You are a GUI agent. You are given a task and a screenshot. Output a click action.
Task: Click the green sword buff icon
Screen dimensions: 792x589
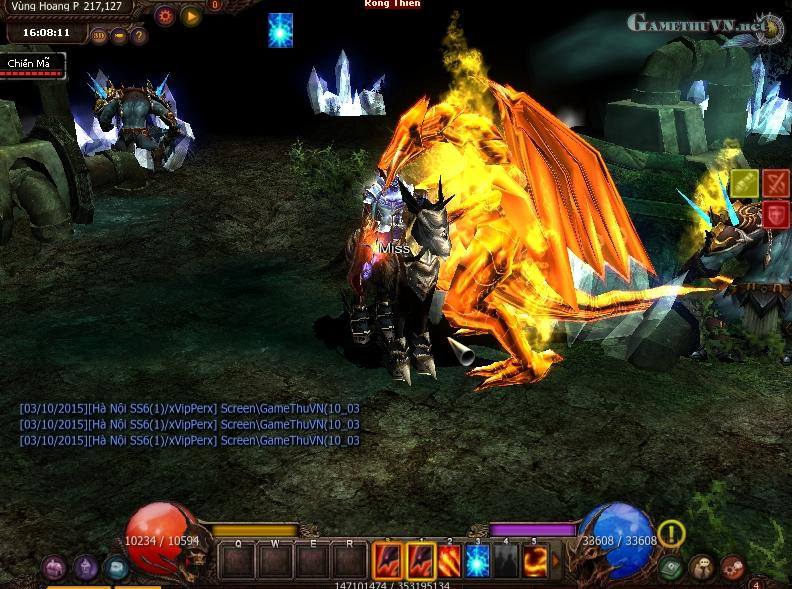[x=745, y=183]
